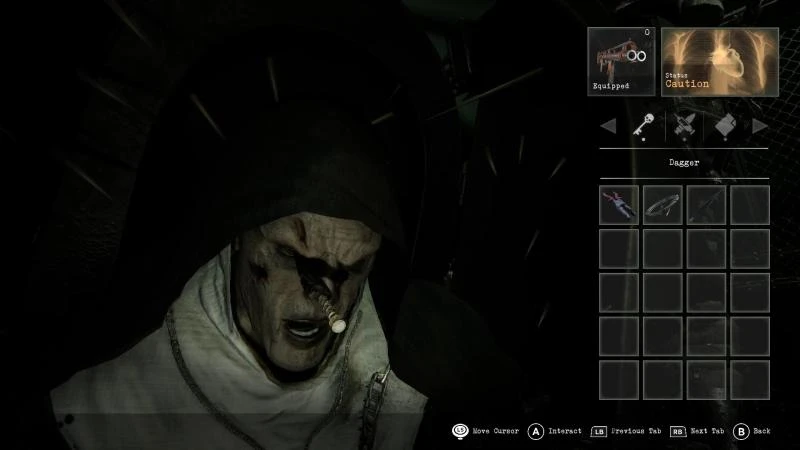Viewport: 800px width, 450px height.
Task: Select the Dagger item slot
Action: point(619,204)
